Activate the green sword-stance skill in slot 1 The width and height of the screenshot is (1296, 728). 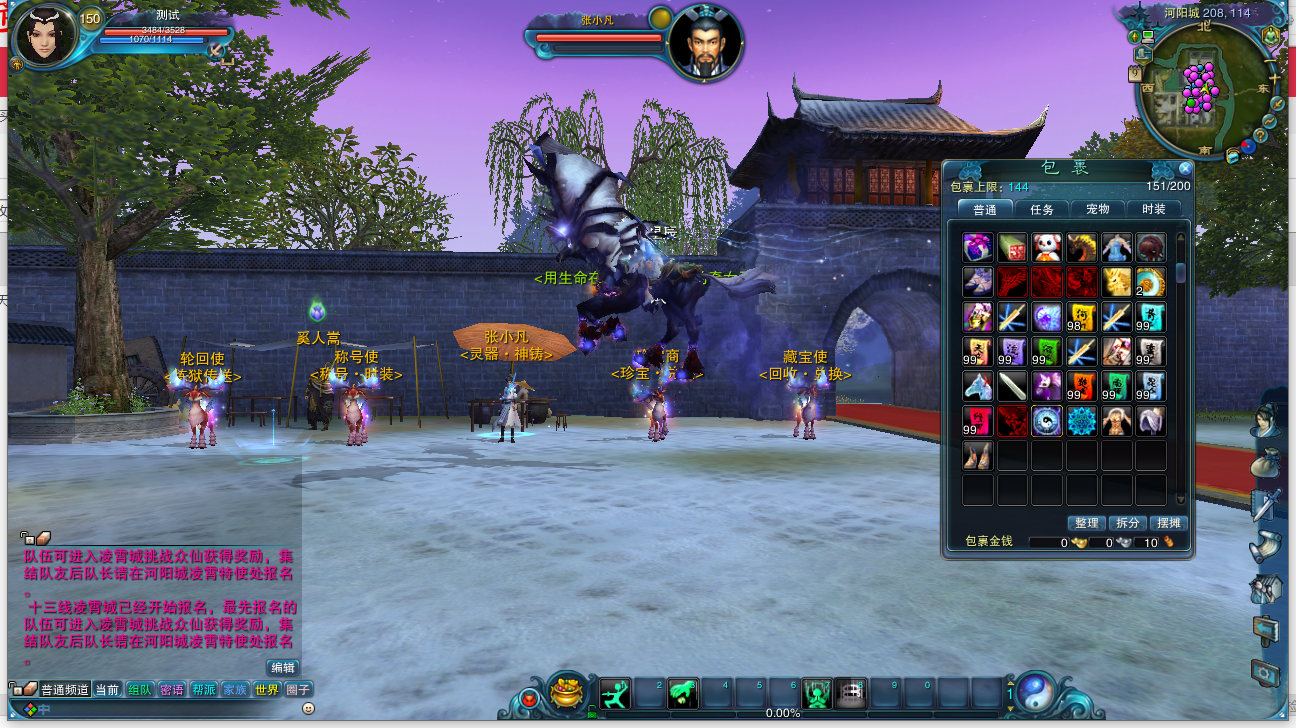pyautogui.click(x=615, y=693)
